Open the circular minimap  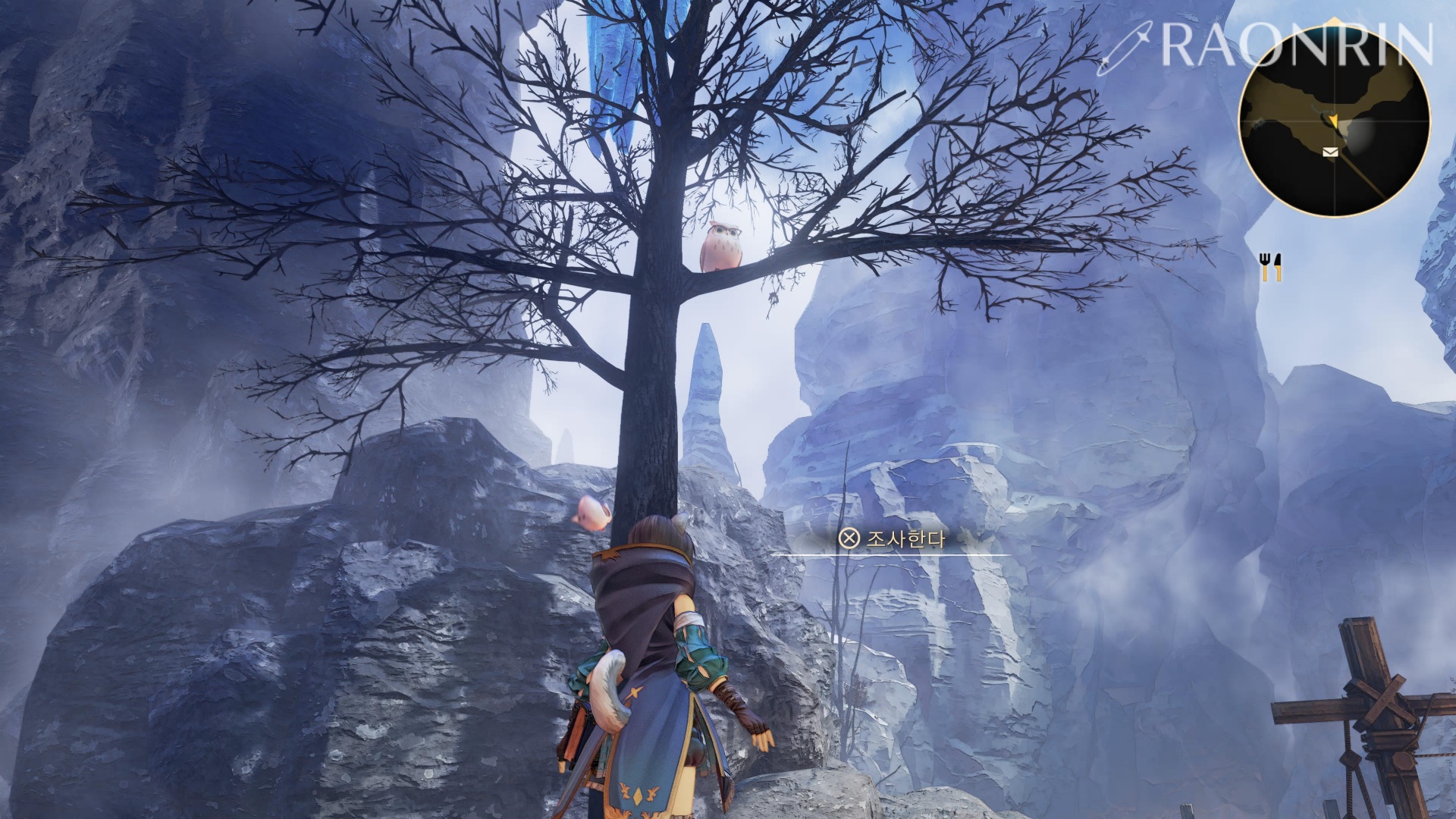tap(1334, 122)
